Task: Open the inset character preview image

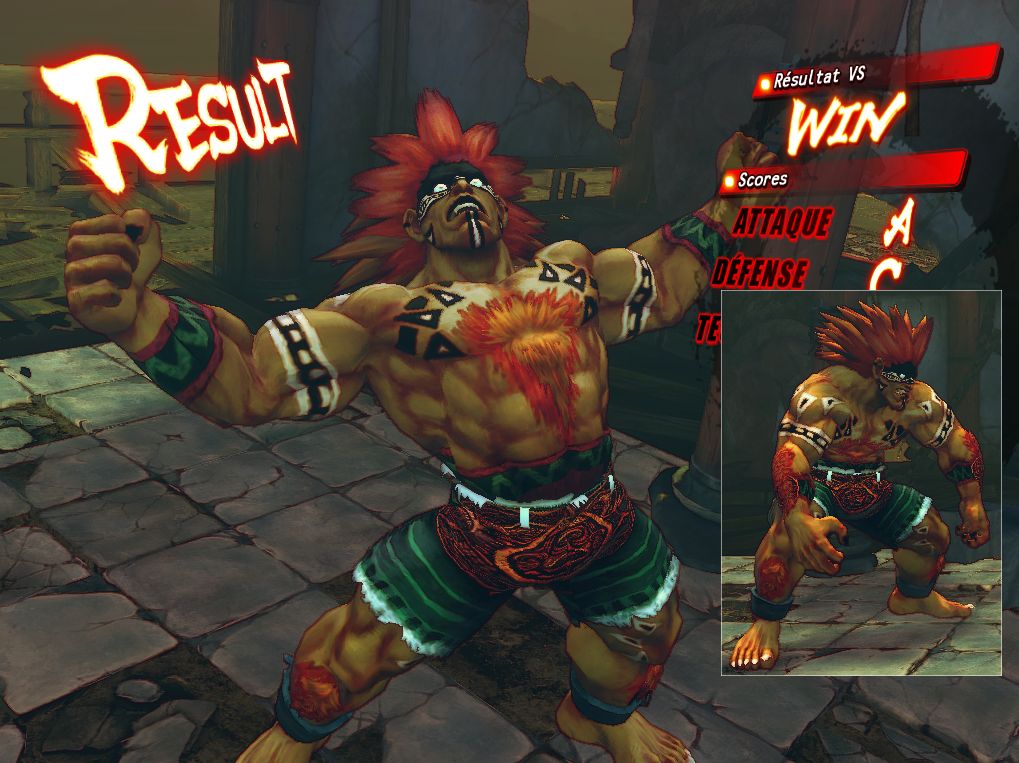Action: (861, 482)
